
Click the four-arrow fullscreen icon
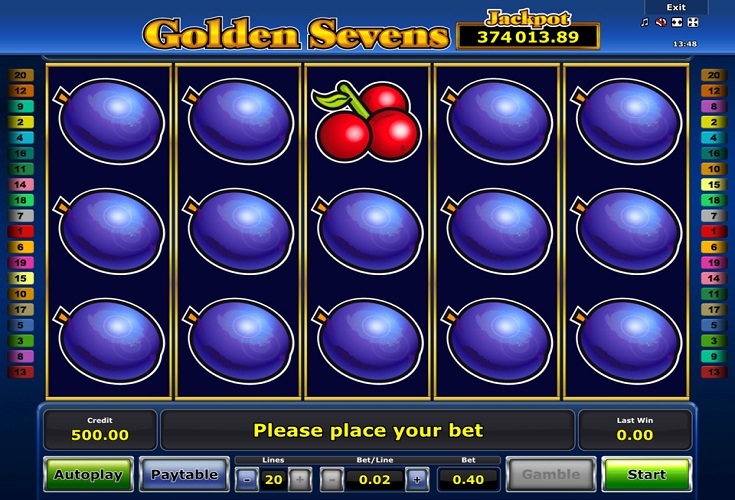click(x=693, y=22)
